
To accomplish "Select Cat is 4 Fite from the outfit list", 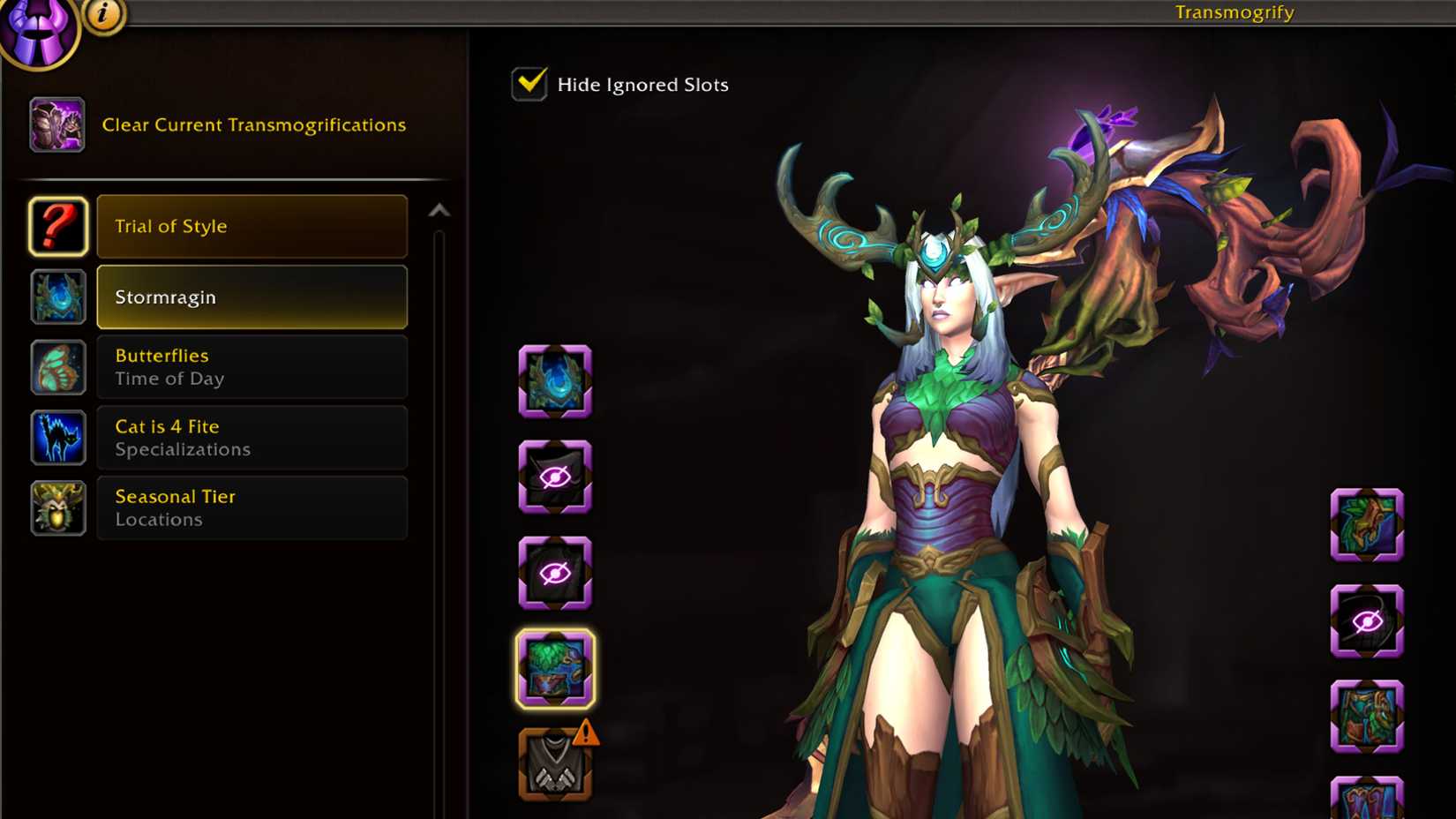I will pyautogui.click(x=252, y=438).
